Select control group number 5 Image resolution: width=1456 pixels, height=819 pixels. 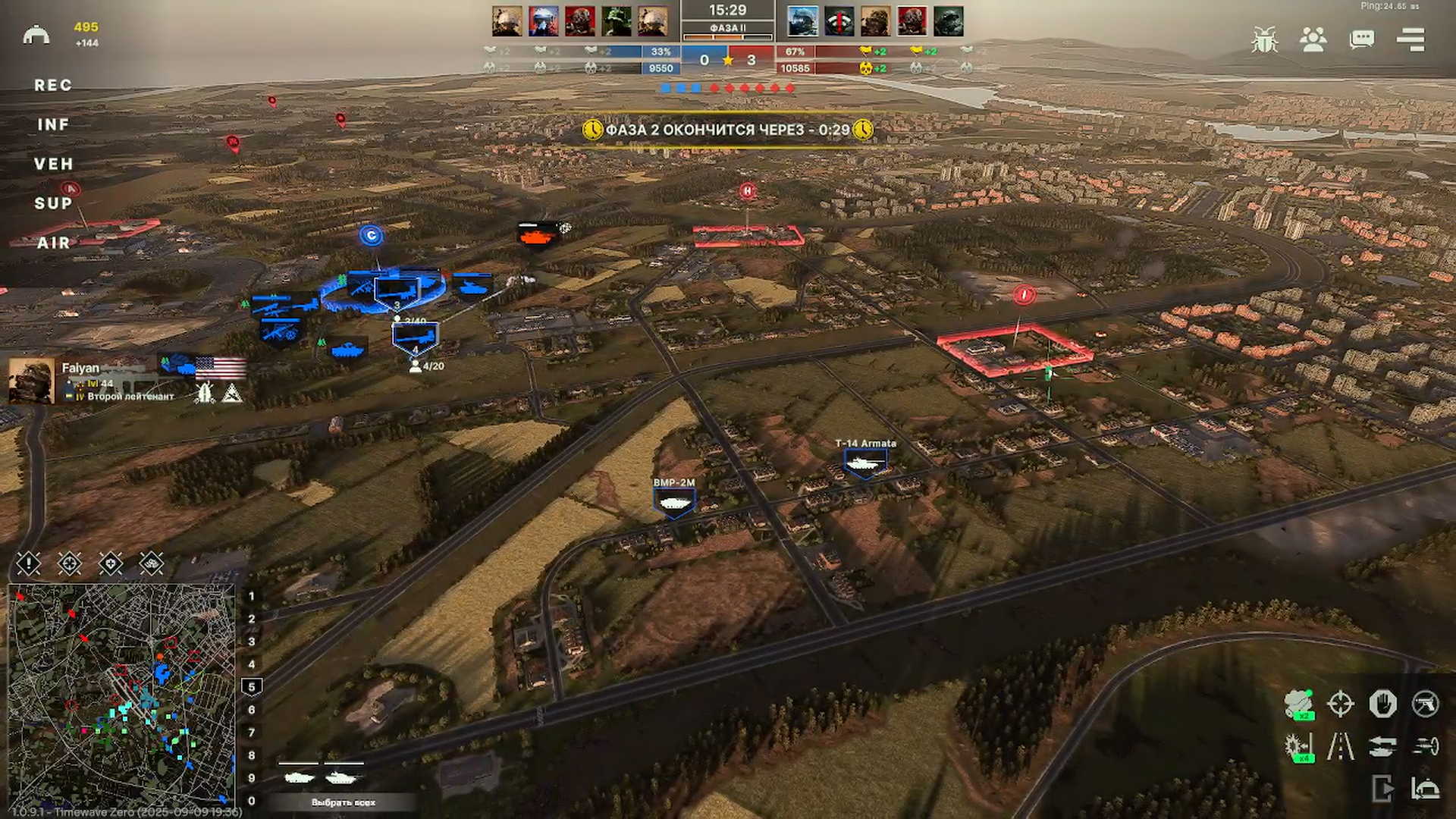(252, 687)
